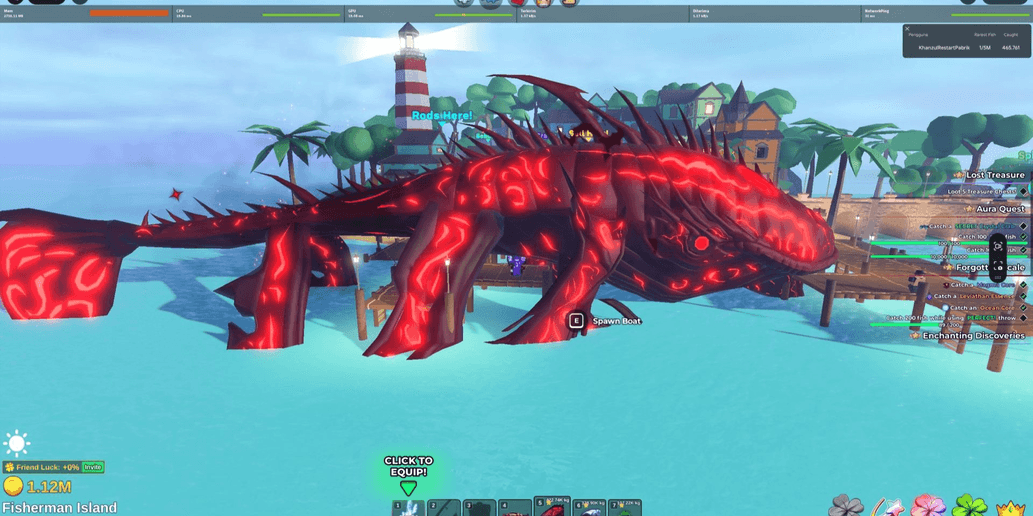
Task: Click the pink flower boost icon
Action: pos(929,506)
